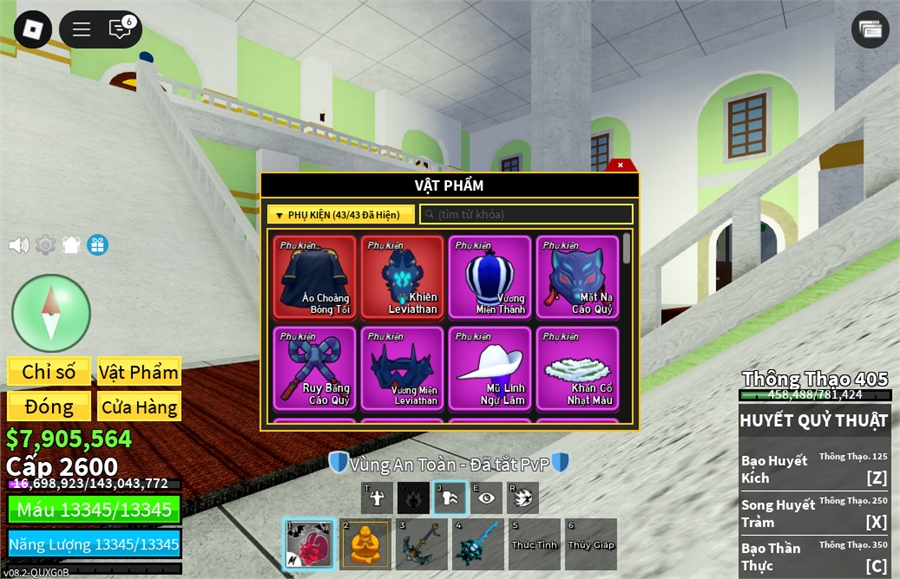The image size is (900, 579).
Task: Pick the Mặt Nạ Cáo Quỷ mask
Action: click(x=577, y=277)
